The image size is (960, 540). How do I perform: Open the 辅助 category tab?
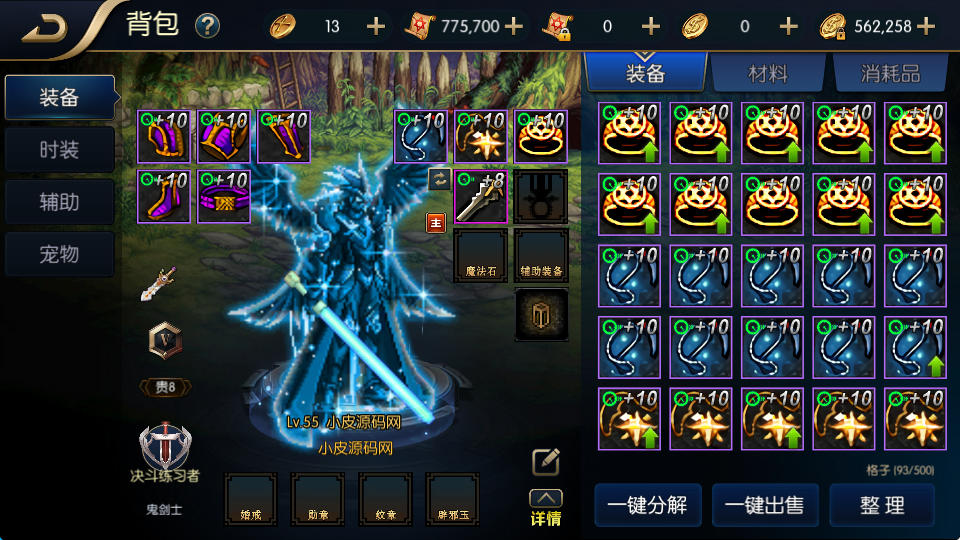coord(59,202)
